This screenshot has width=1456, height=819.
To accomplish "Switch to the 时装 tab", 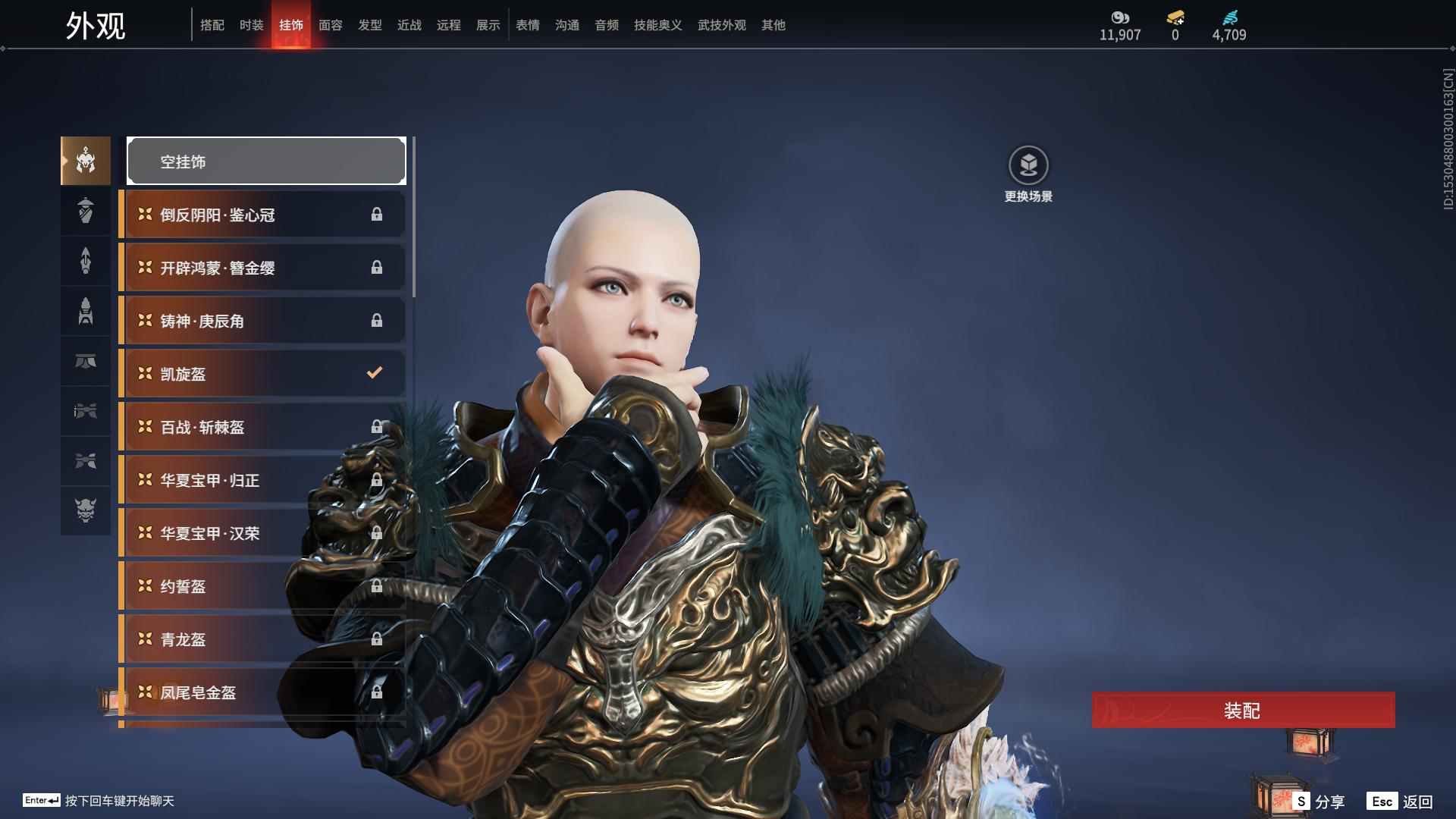I will [x=251, y=25].
